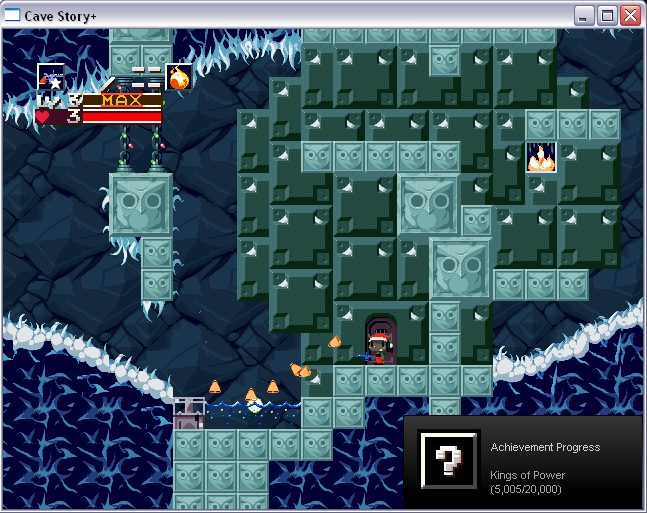Close the Cave Story+ window
The height and width of the screenshot is (513, 647).
630,15
